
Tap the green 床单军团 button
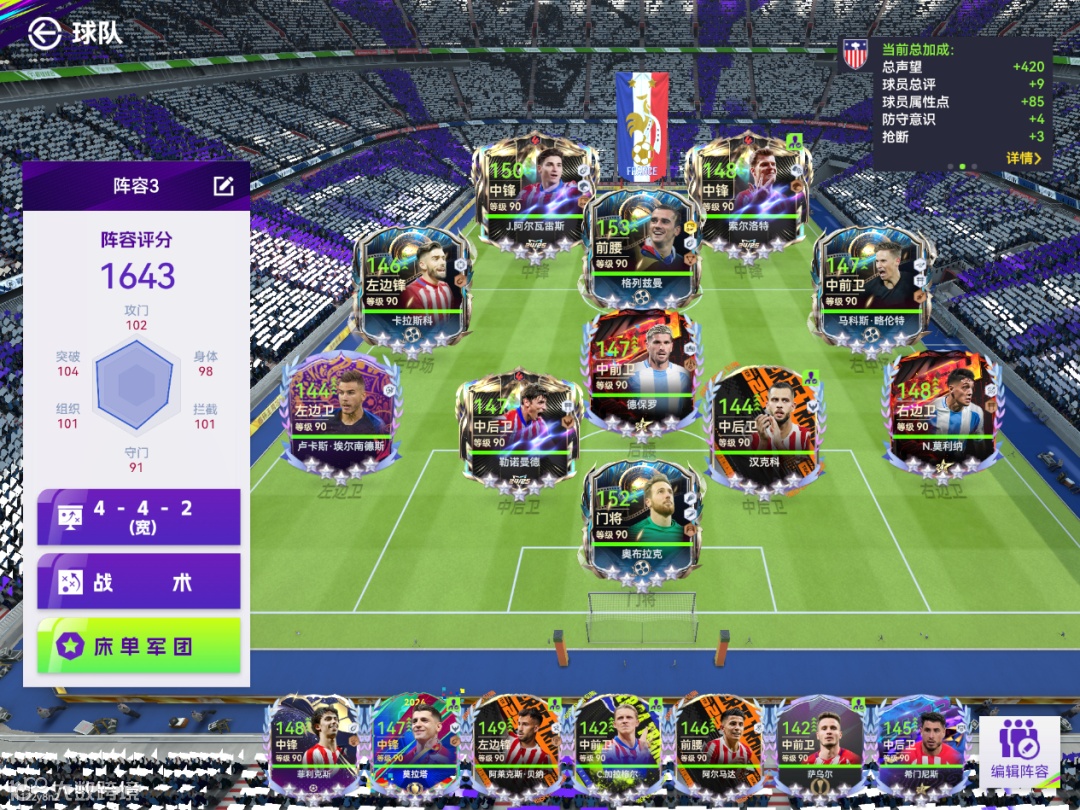tap(139, 646)
